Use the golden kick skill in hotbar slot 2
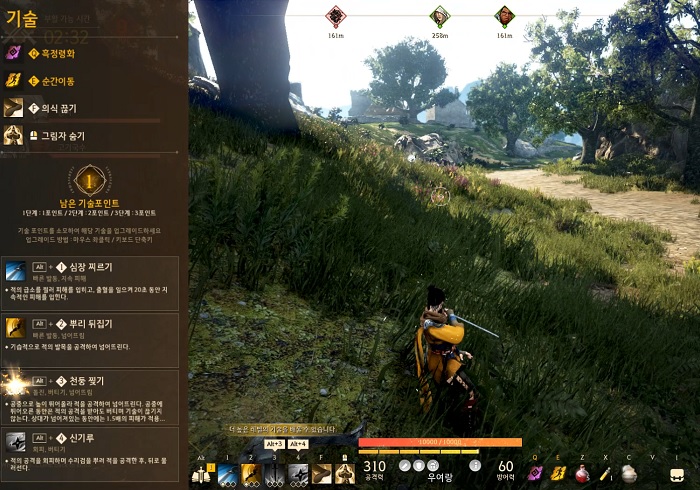 [251, 474]
